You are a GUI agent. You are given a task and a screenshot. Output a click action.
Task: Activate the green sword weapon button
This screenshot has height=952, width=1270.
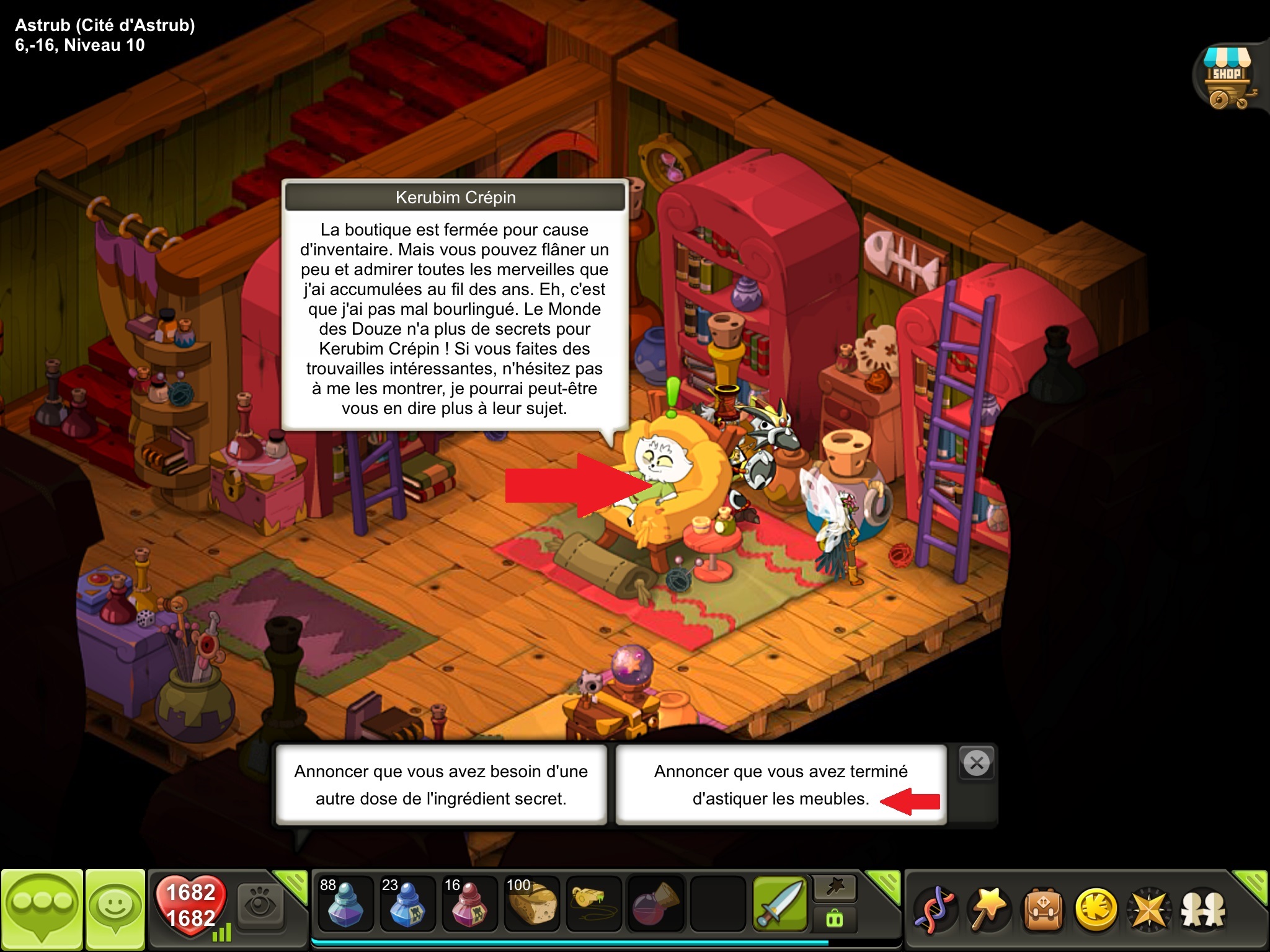779,904
